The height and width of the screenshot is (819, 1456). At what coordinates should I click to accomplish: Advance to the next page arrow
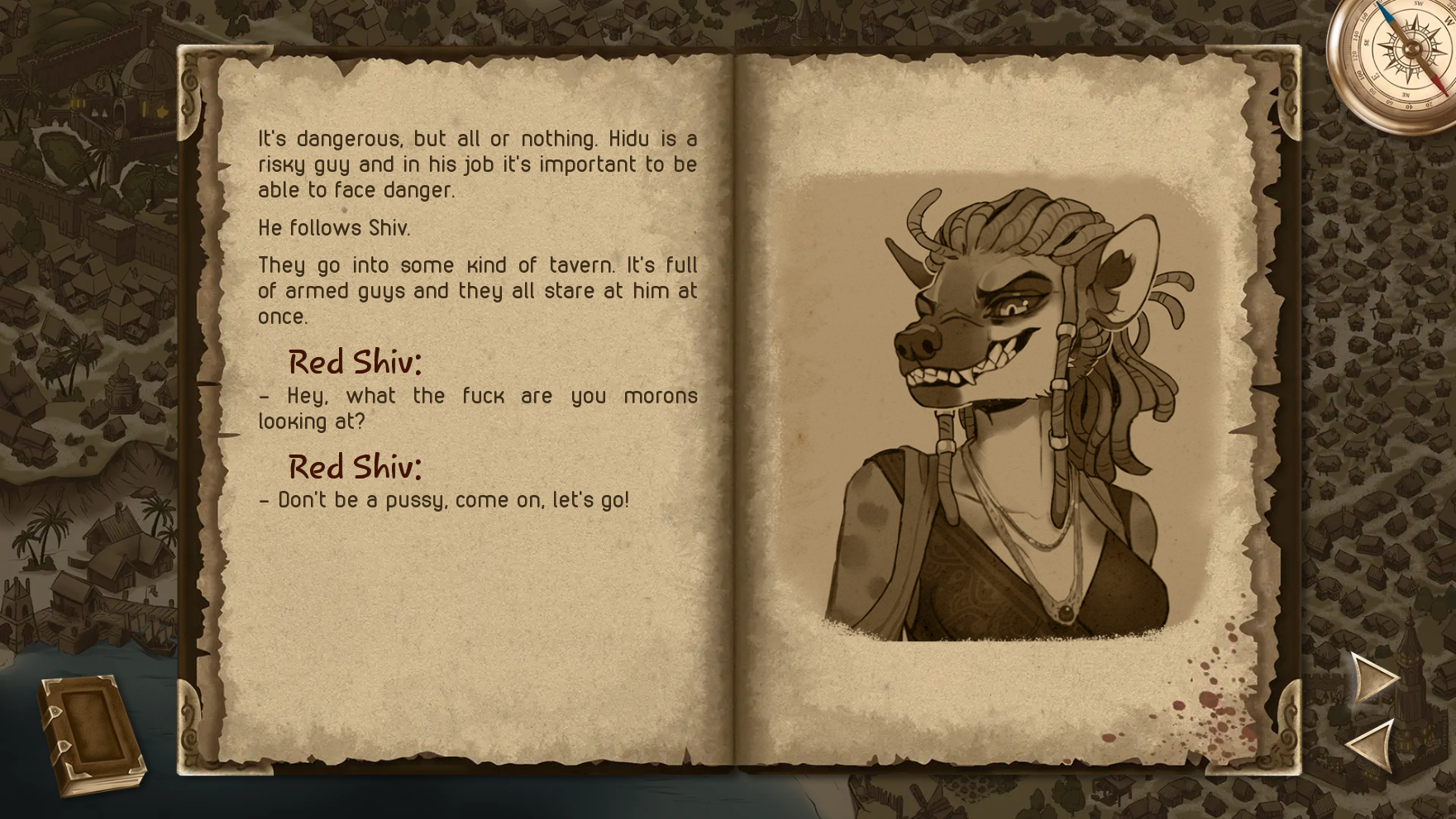[1373, 679]
